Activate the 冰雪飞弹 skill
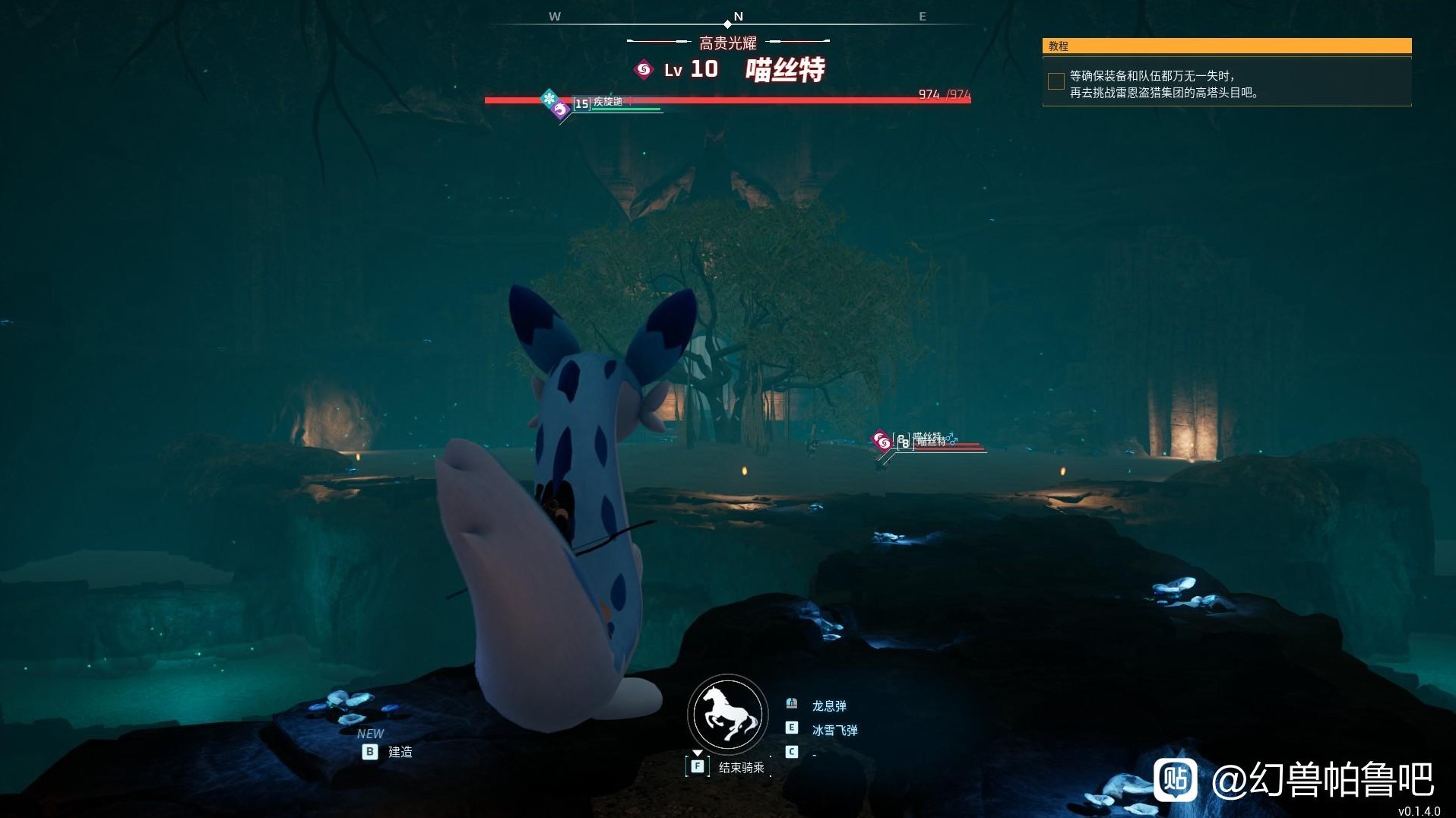The width and height of the screenshot is (1456, 818). [x=834, y=730]
